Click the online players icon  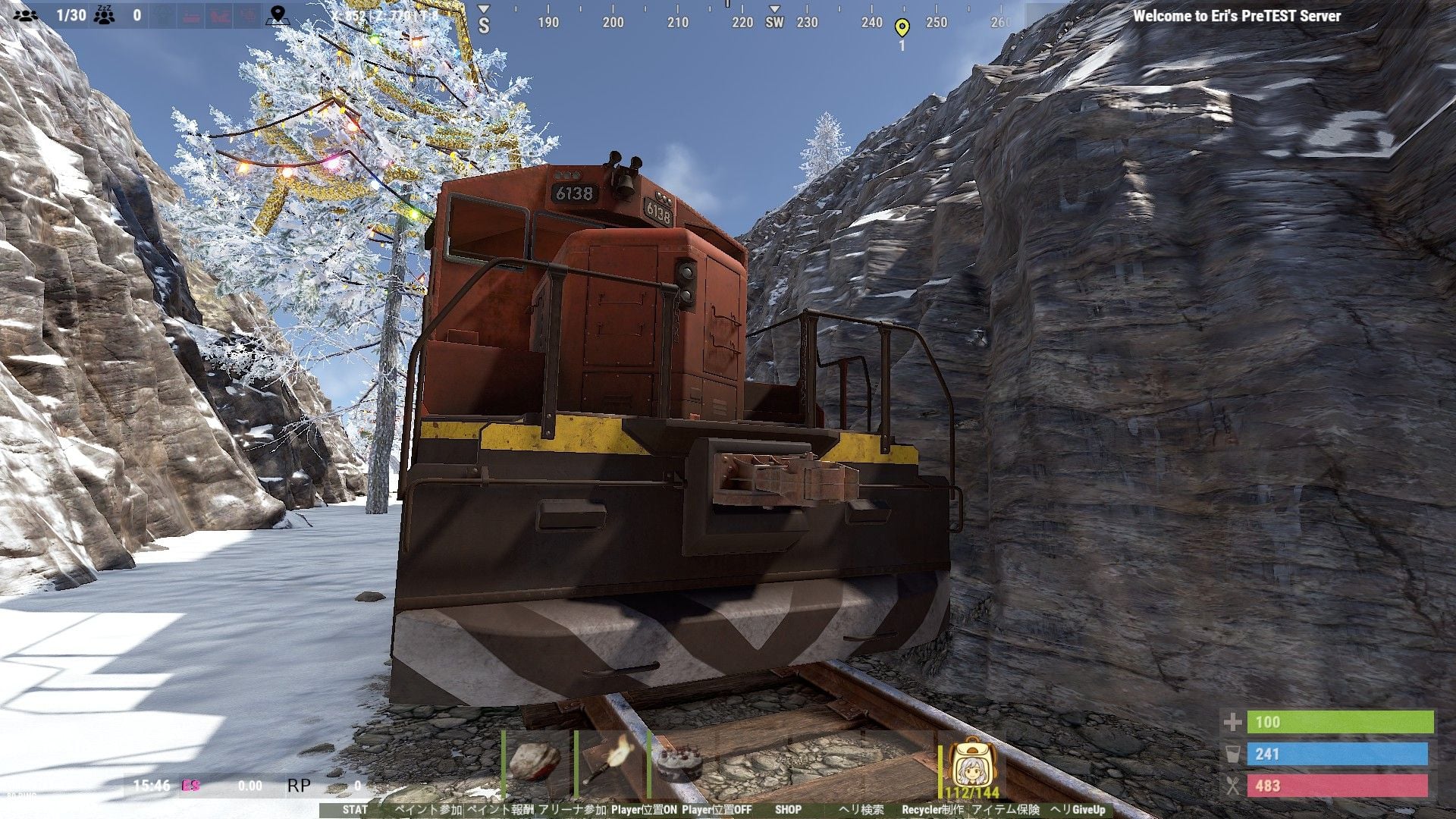pyautogui.click(x=26, y=14)
